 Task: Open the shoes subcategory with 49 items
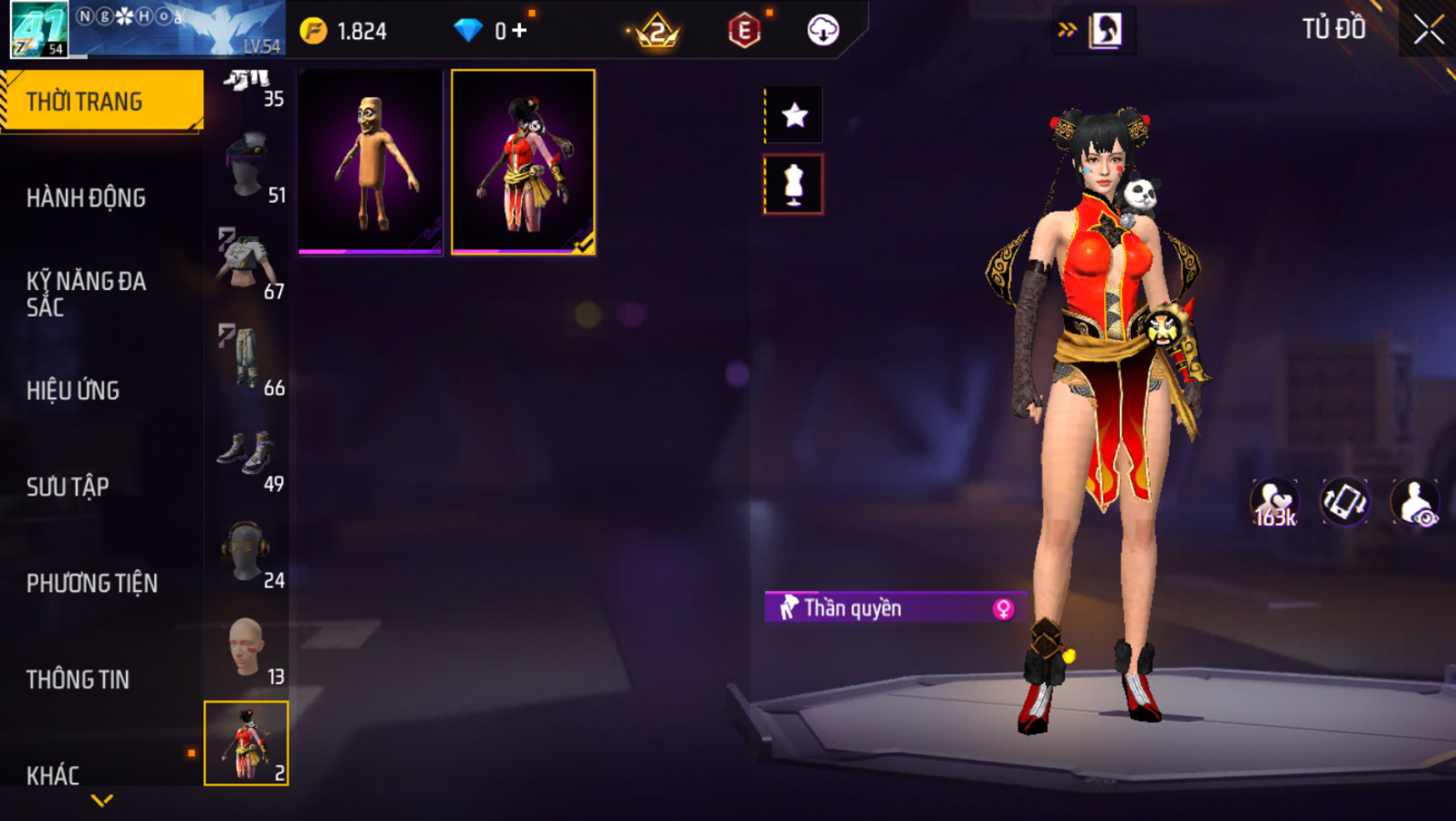pos(248,458)
